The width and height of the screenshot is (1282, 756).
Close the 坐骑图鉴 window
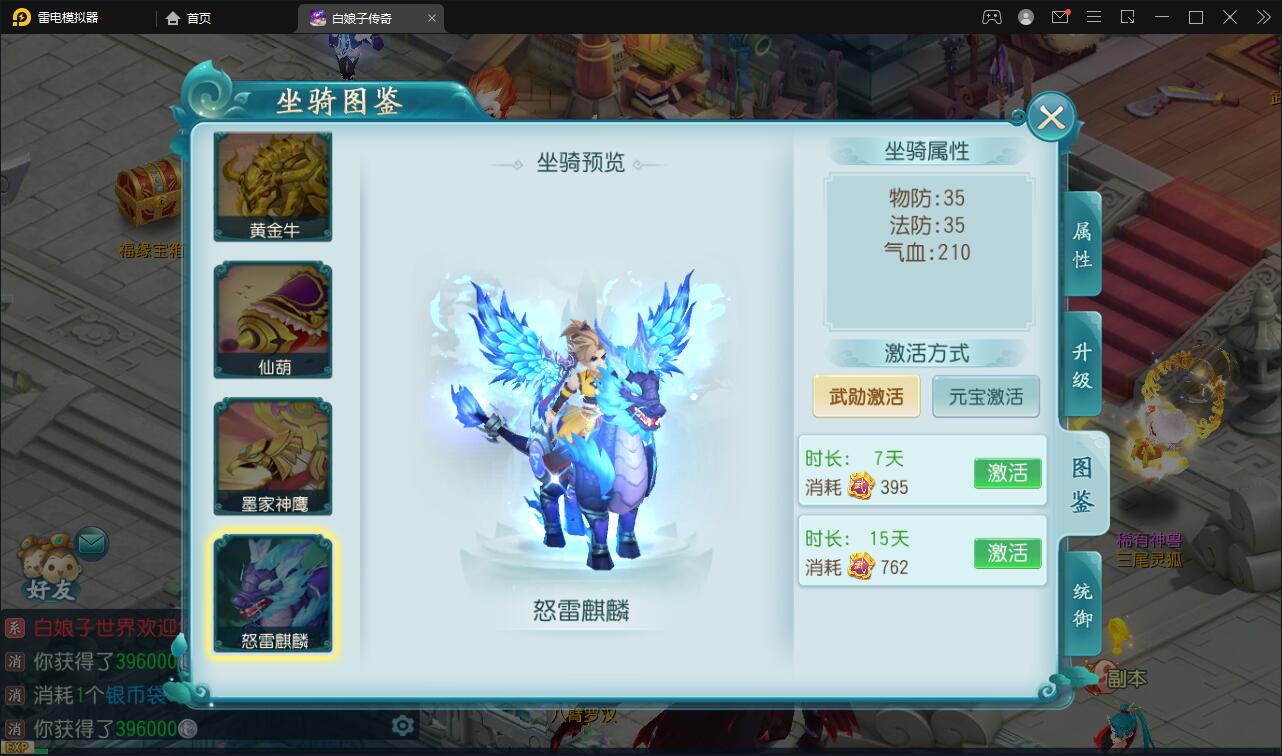pyautogui.click(x=1050, y=117)
